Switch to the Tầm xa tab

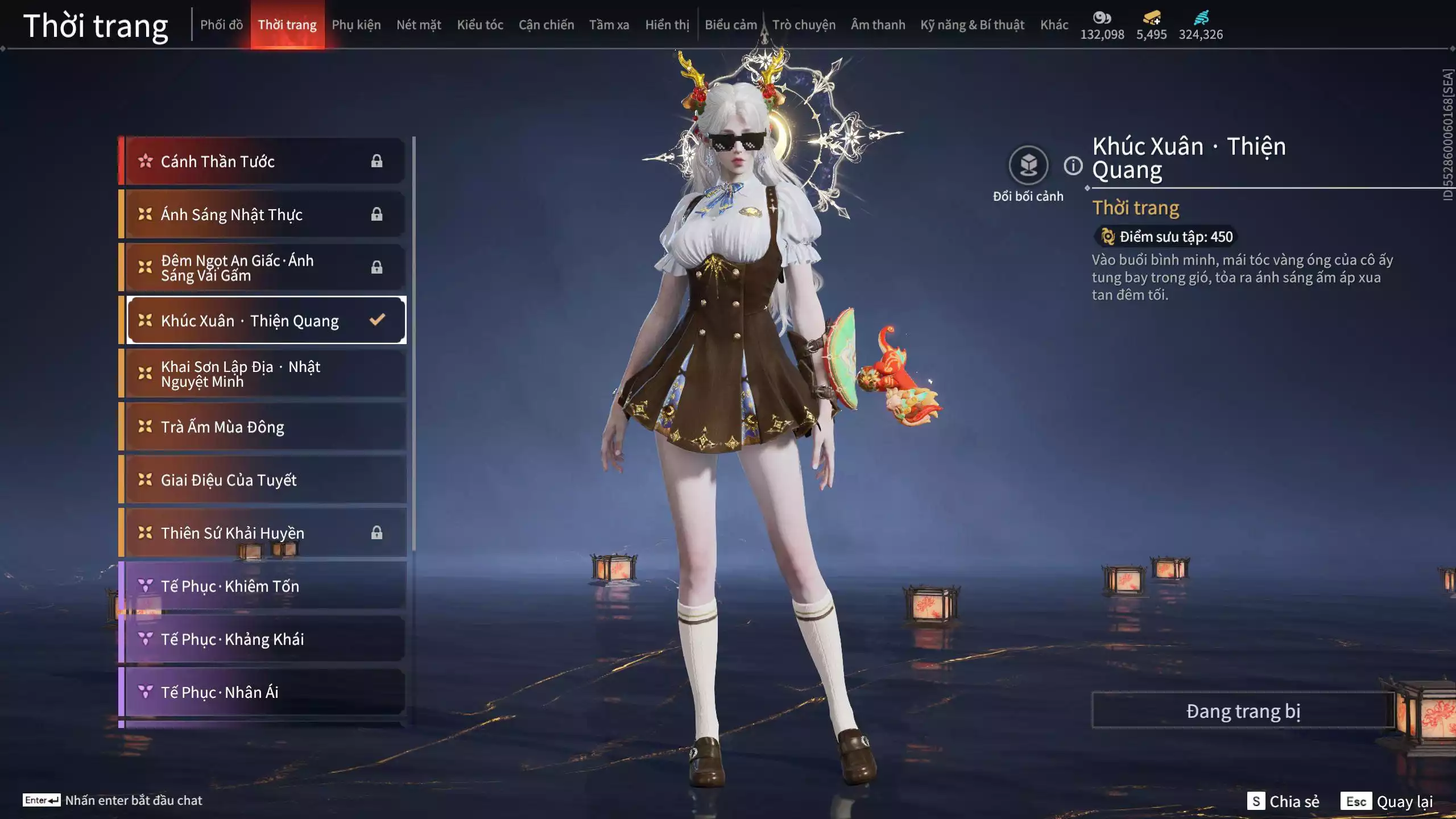click(609, 25)
